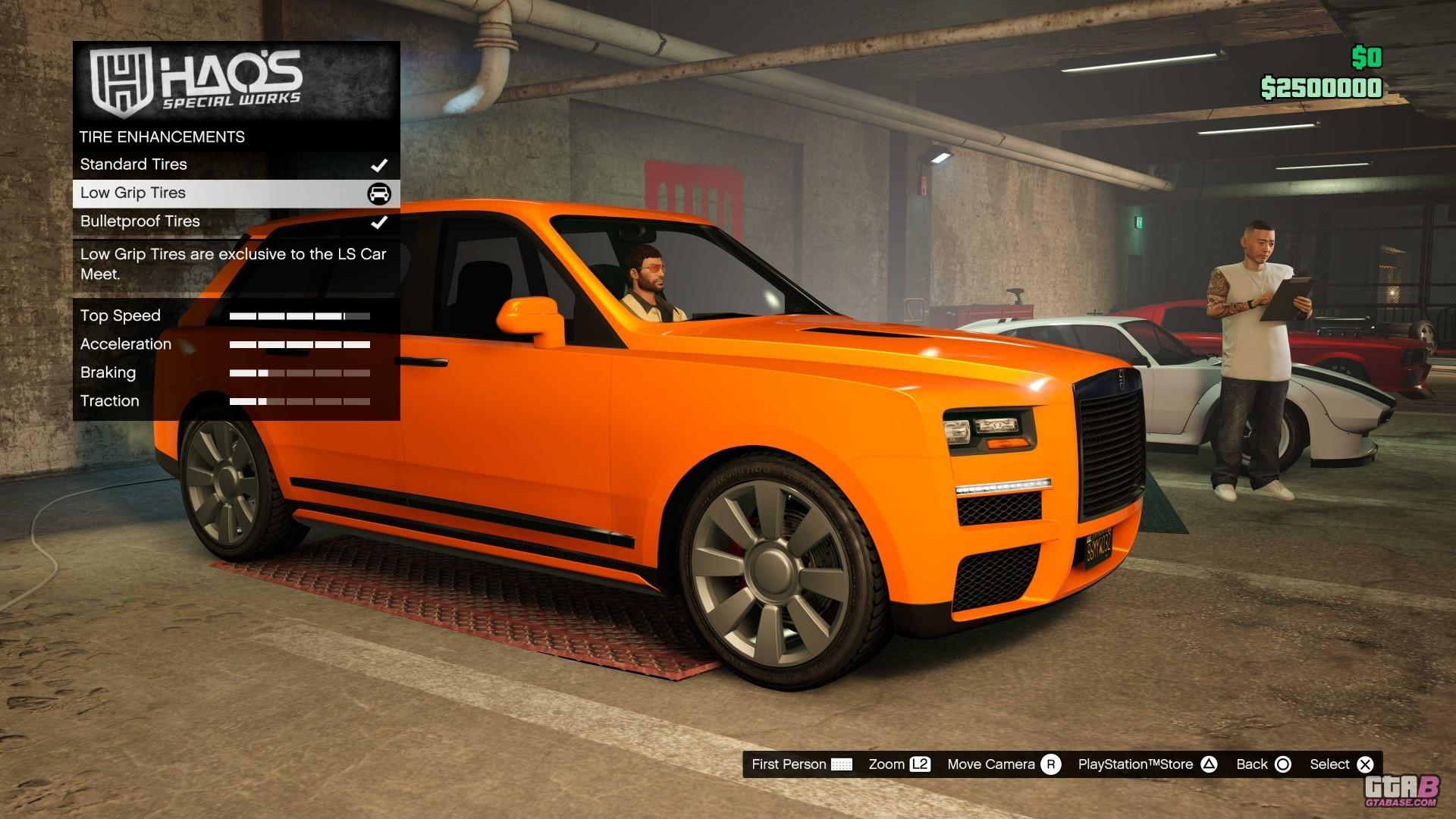Image resolution: width=1456 pixels, height=819 pixels.
Task: Click the Acceleration stat bar
Action: 301,345
